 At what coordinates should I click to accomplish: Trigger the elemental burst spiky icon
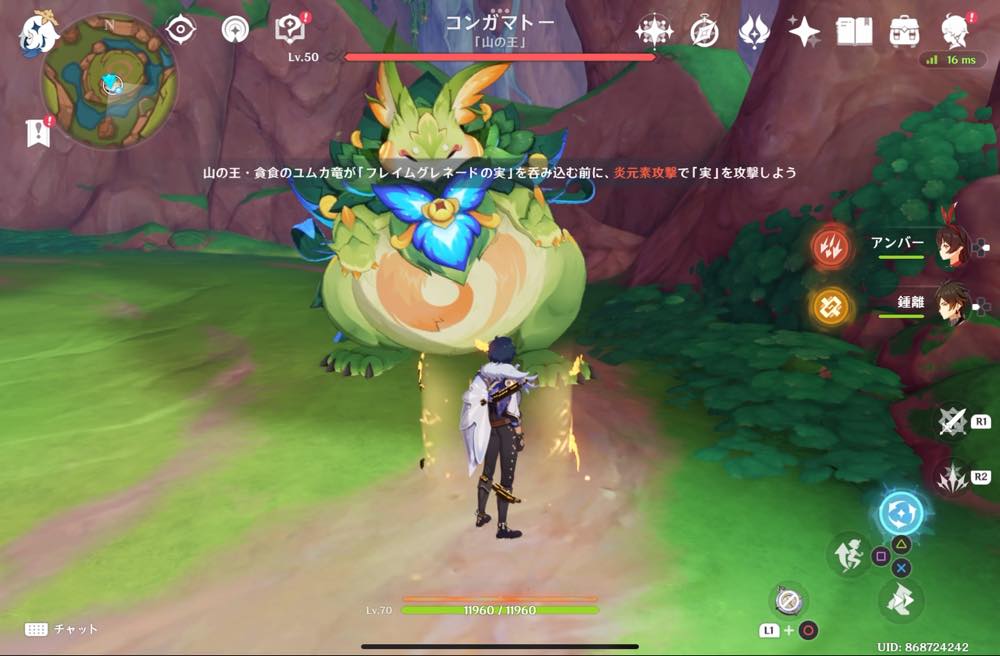point(952,476)
